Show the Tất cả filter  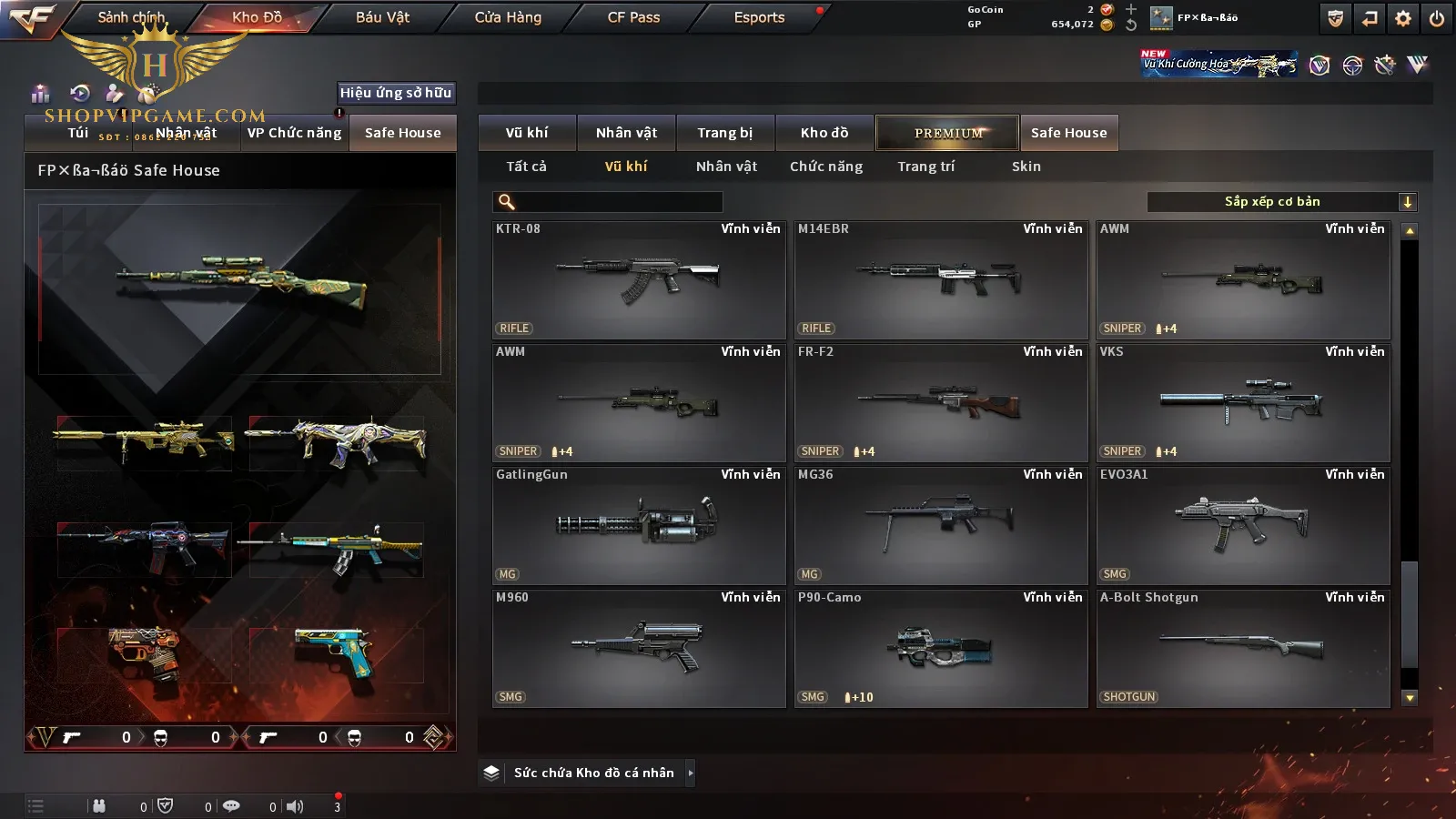(x=526, y=167)
